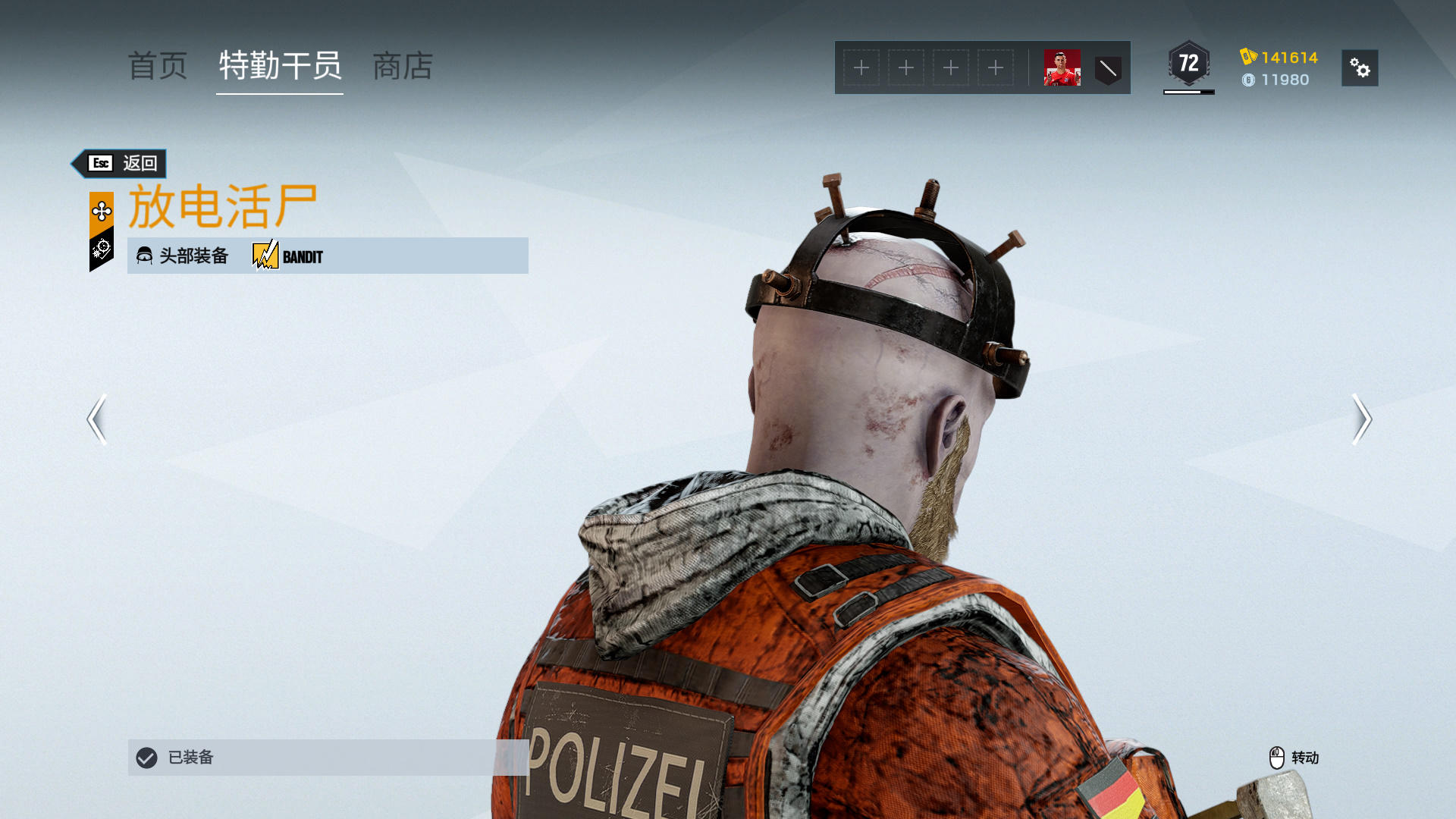Image resolution: width=1456 pixels, height=819 pixels.
Task: Open settings with the gear icon
Action: click(x=1359, y=68)
